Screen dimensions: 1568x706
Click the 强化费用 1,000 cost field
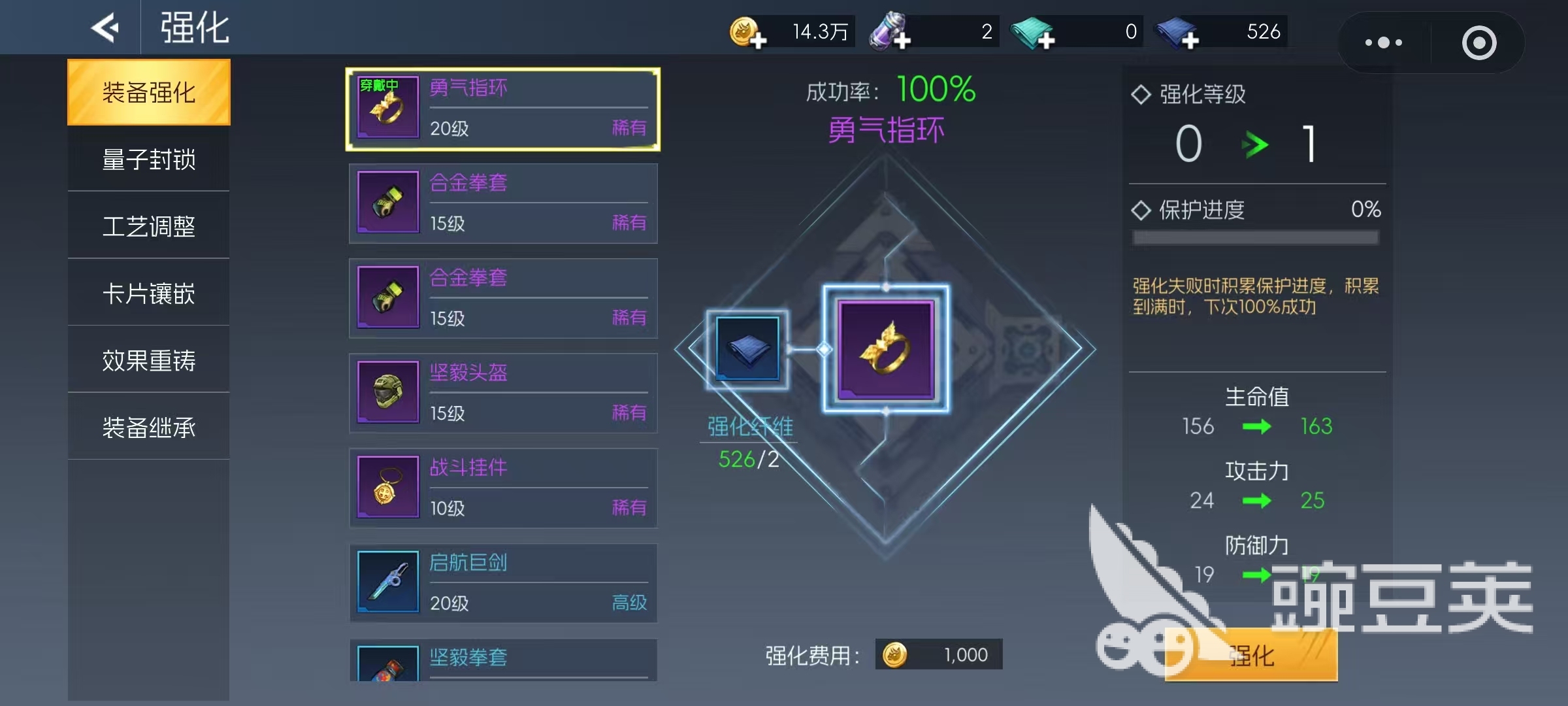[939, 654]
